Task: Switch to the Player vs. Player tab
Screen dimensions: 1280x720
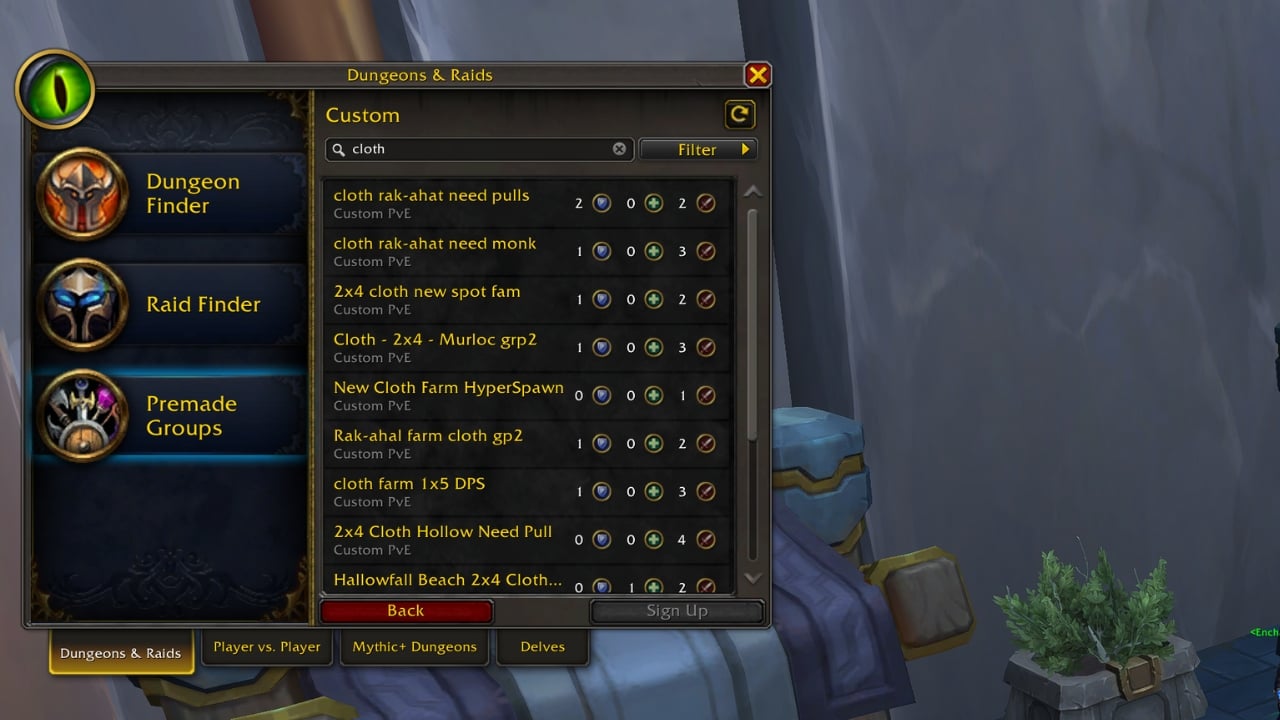Action: coord(266,647)
